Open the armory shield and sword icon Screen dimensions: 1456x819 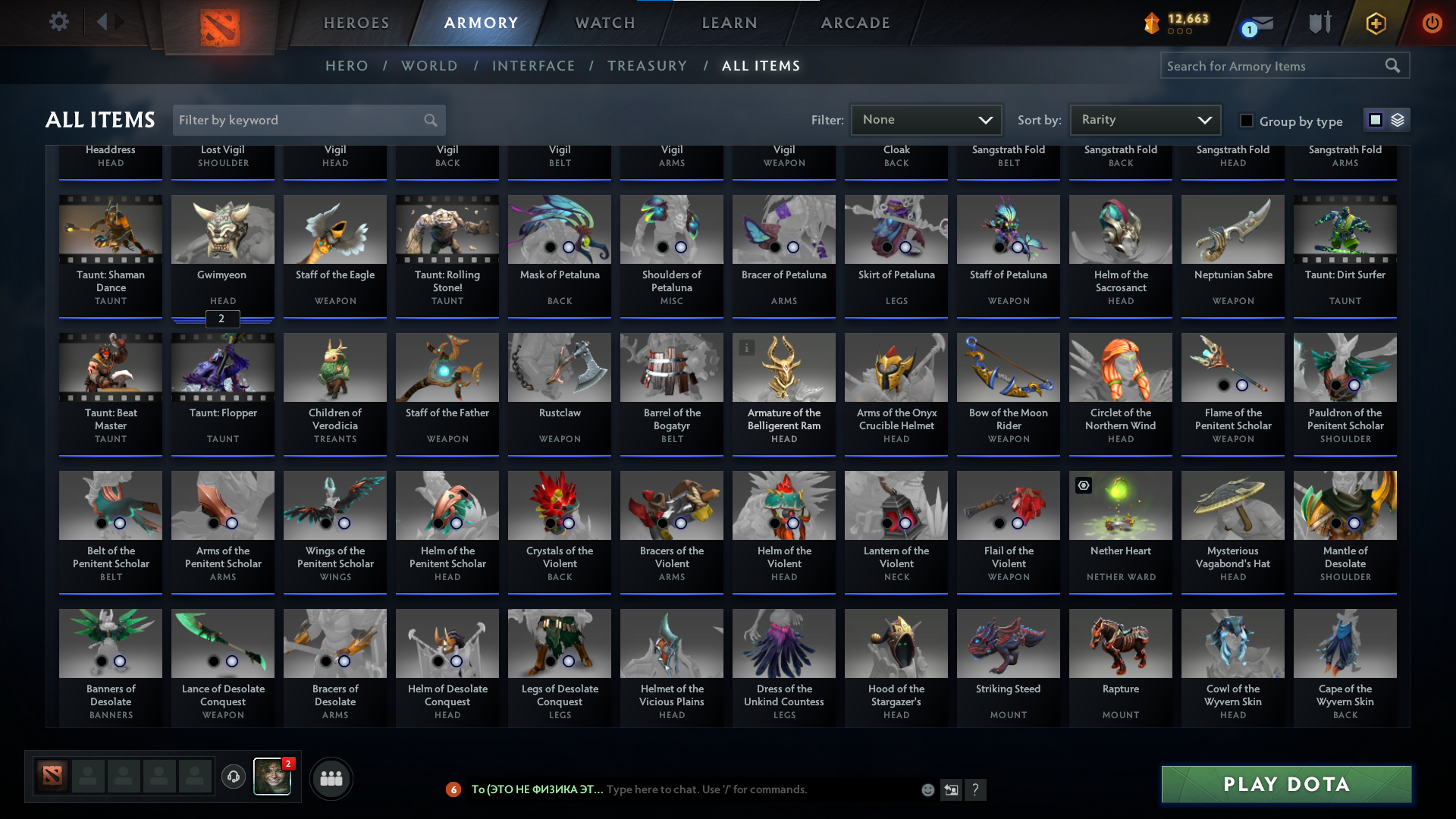point(1319,23)
